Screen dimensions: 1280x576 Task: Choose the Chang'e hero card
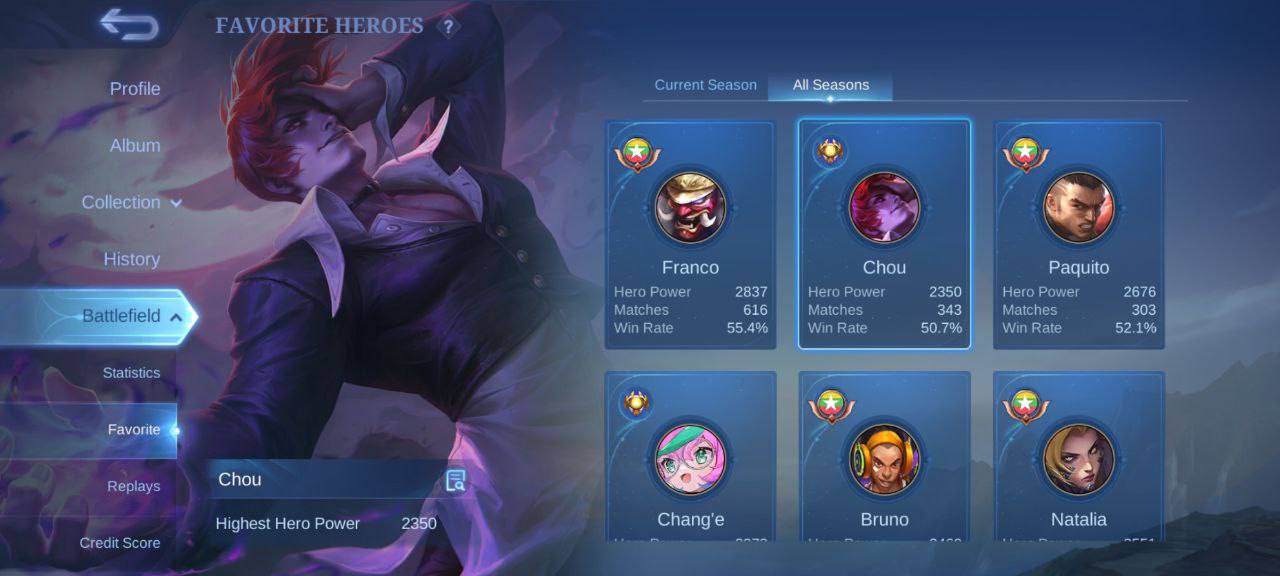pos(690,460)
